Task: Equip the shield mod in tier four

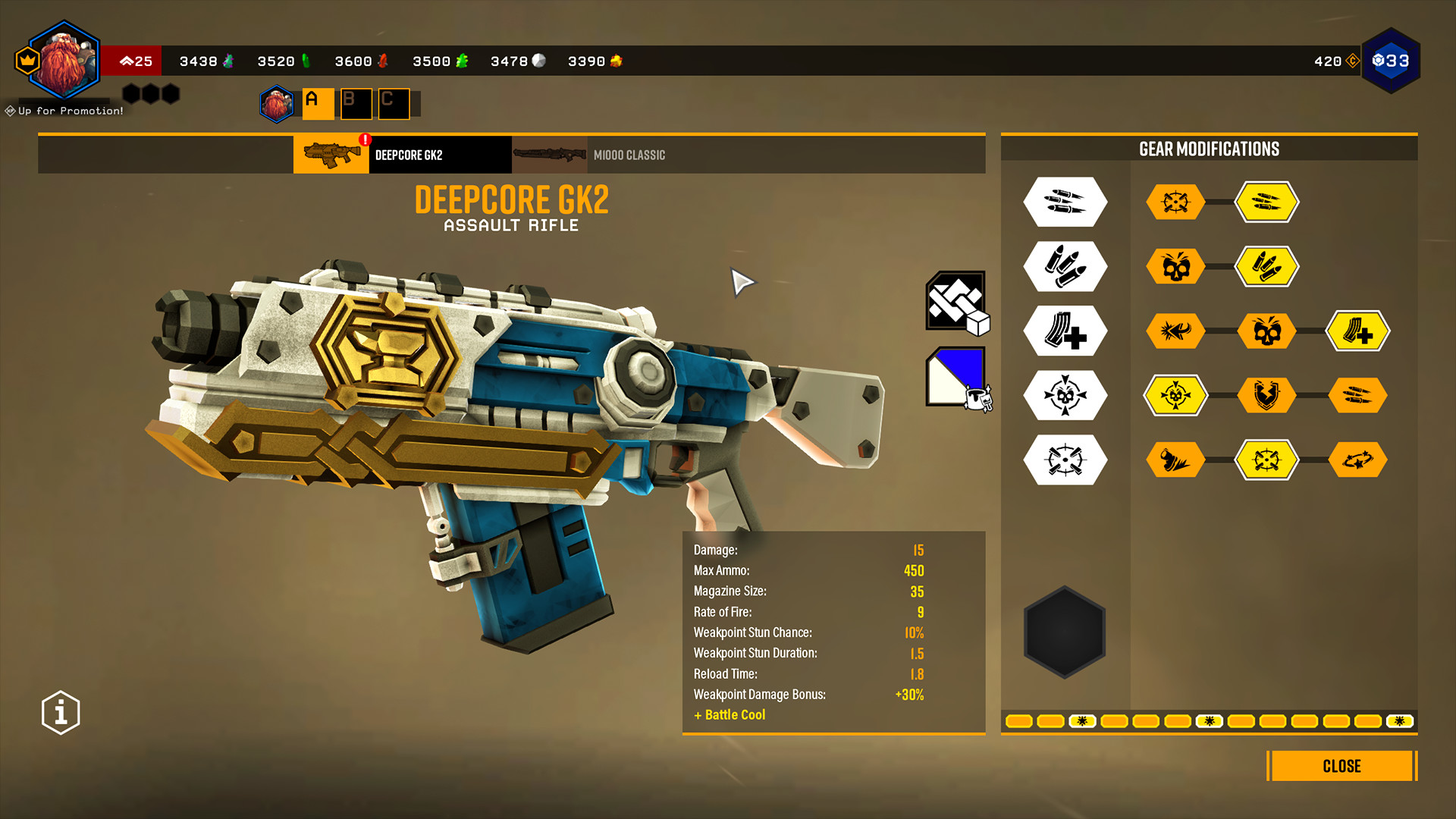Action: 1267,395
